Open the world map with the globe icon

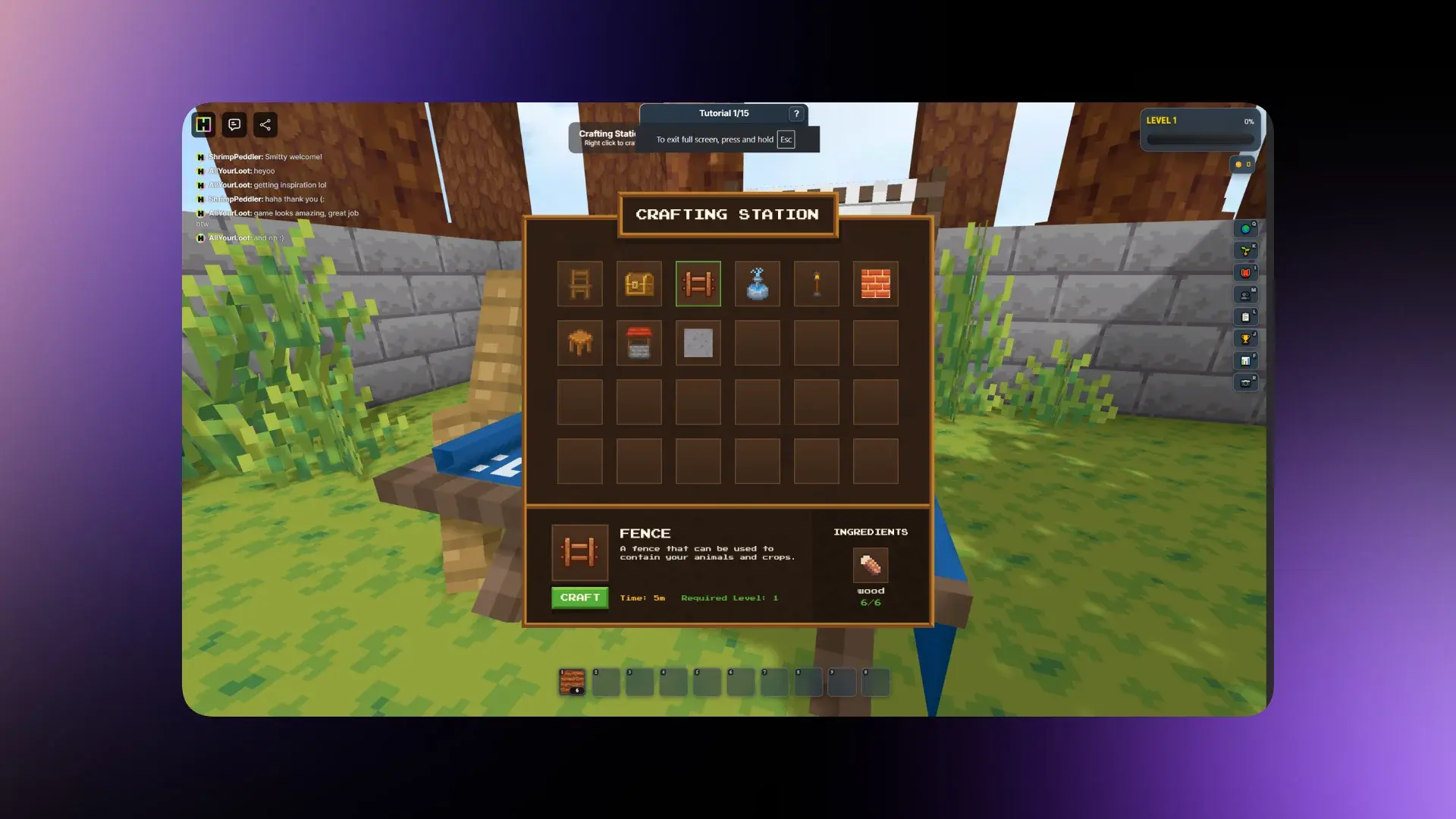[1246, 228]
